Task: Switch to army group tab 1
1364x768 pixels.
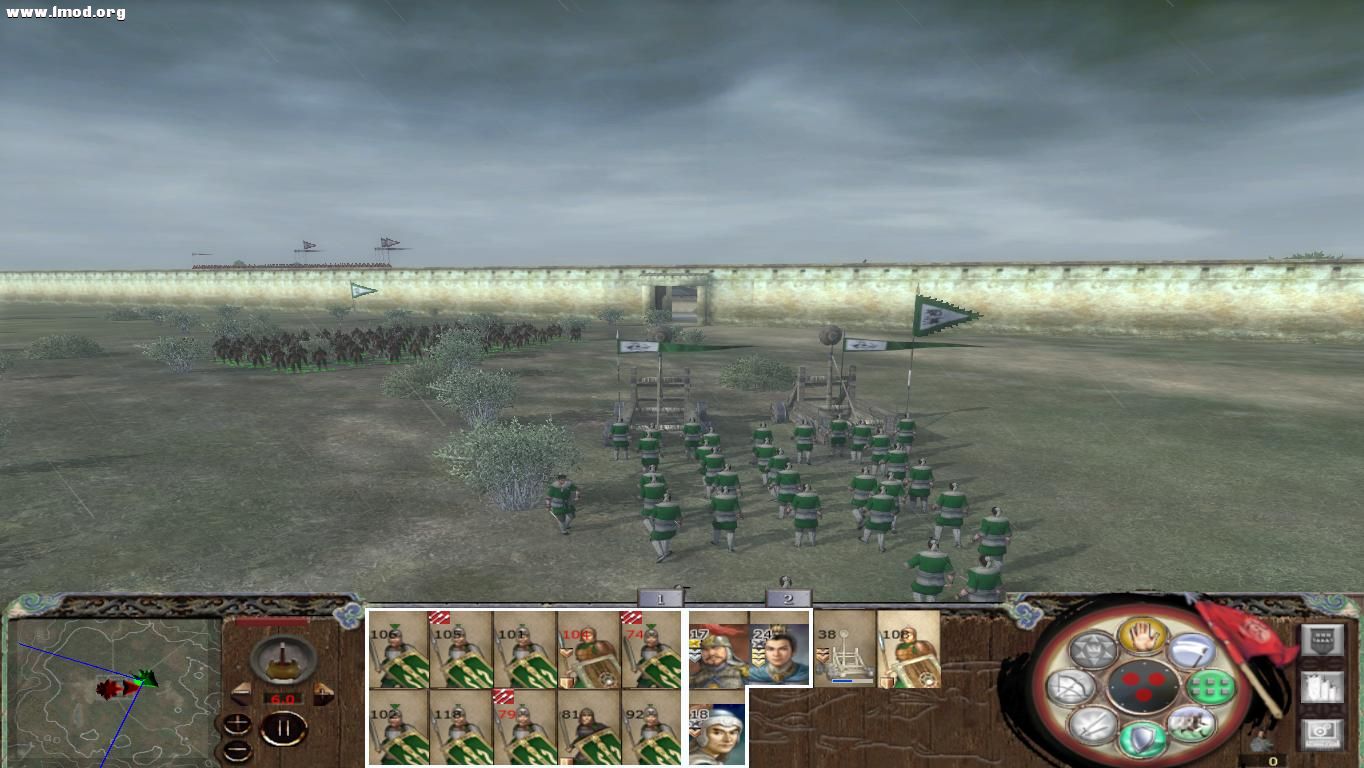Action: (x=660, y=595)
